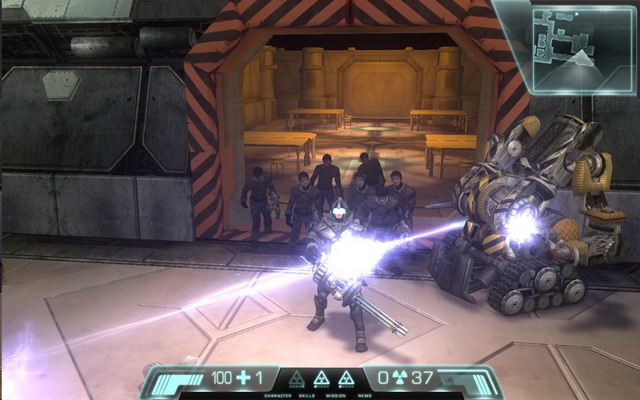Choose the last triangle icon before radiation counter

coord(346,379)
